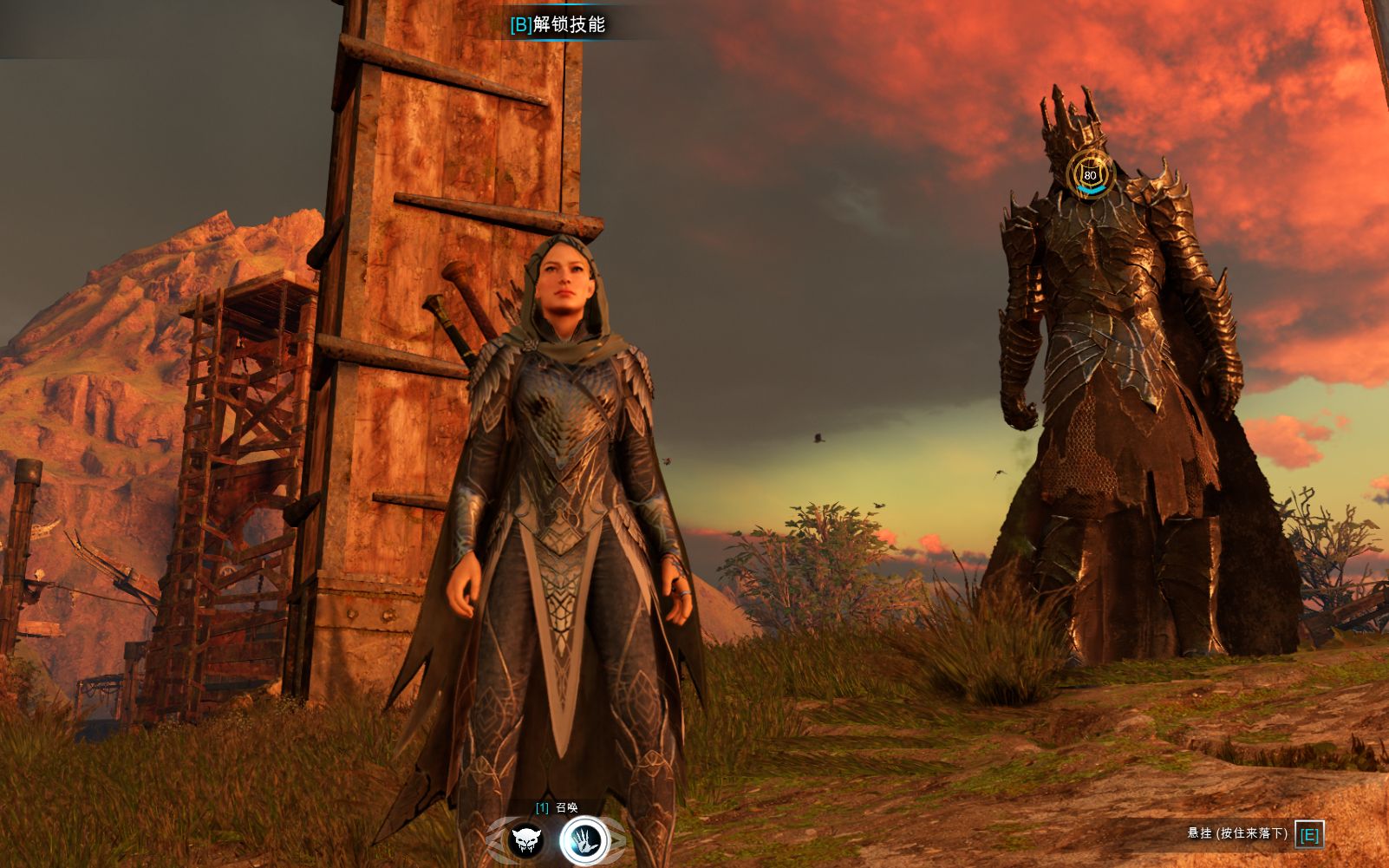Activate the glowing white hand ability
The image size is (1389, 868).
tap(584, 840)
